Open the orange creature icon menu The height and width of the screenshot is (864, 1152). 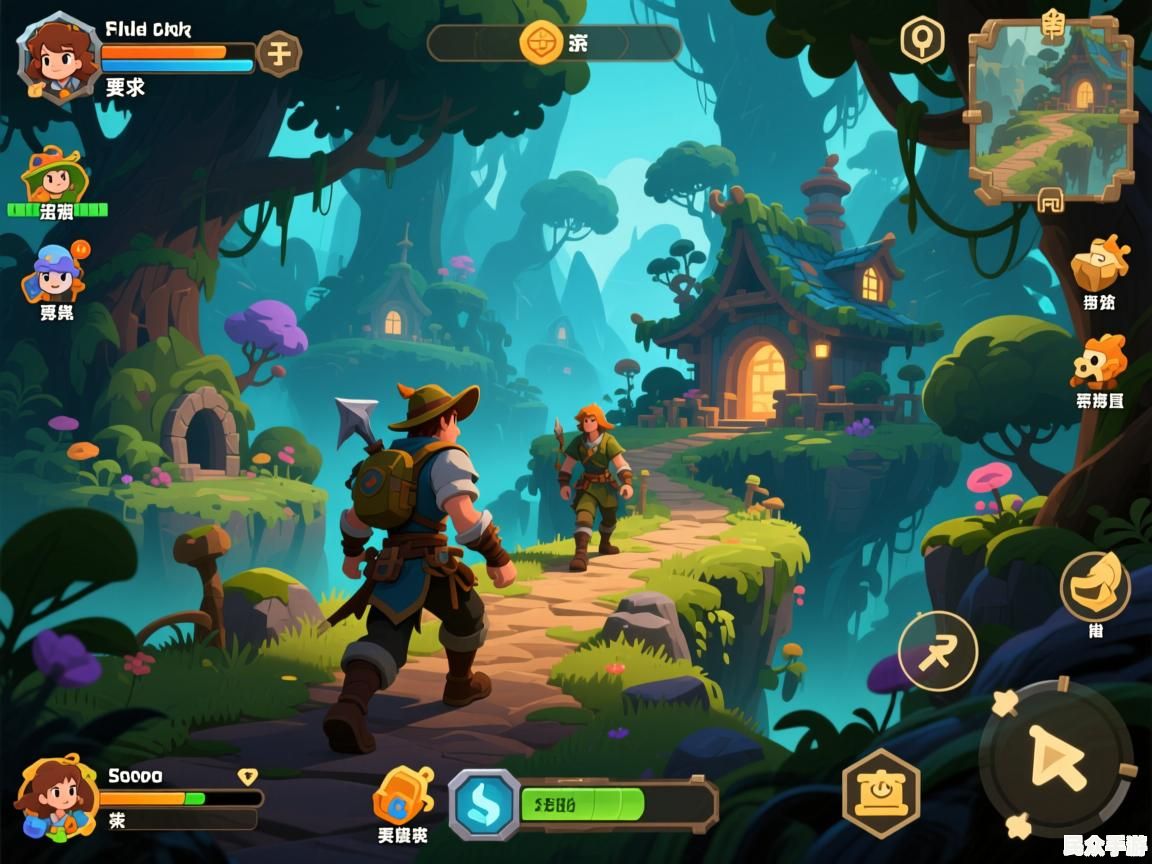click(x=1099, y=362)
